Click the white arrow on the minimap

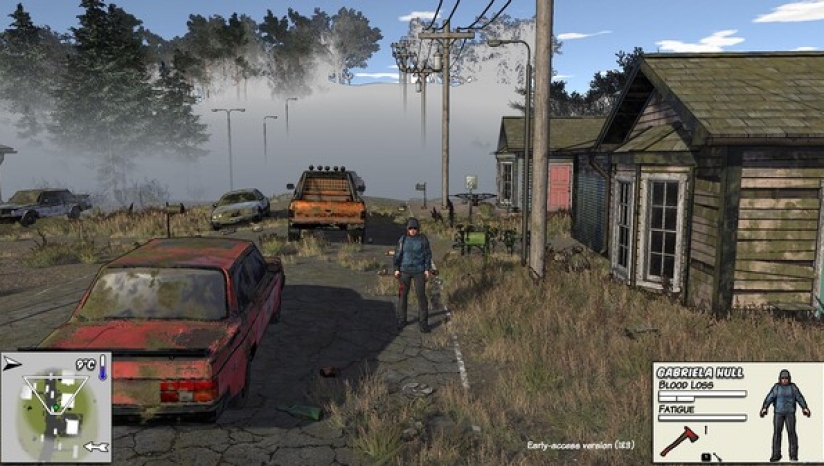click(96, 447)
